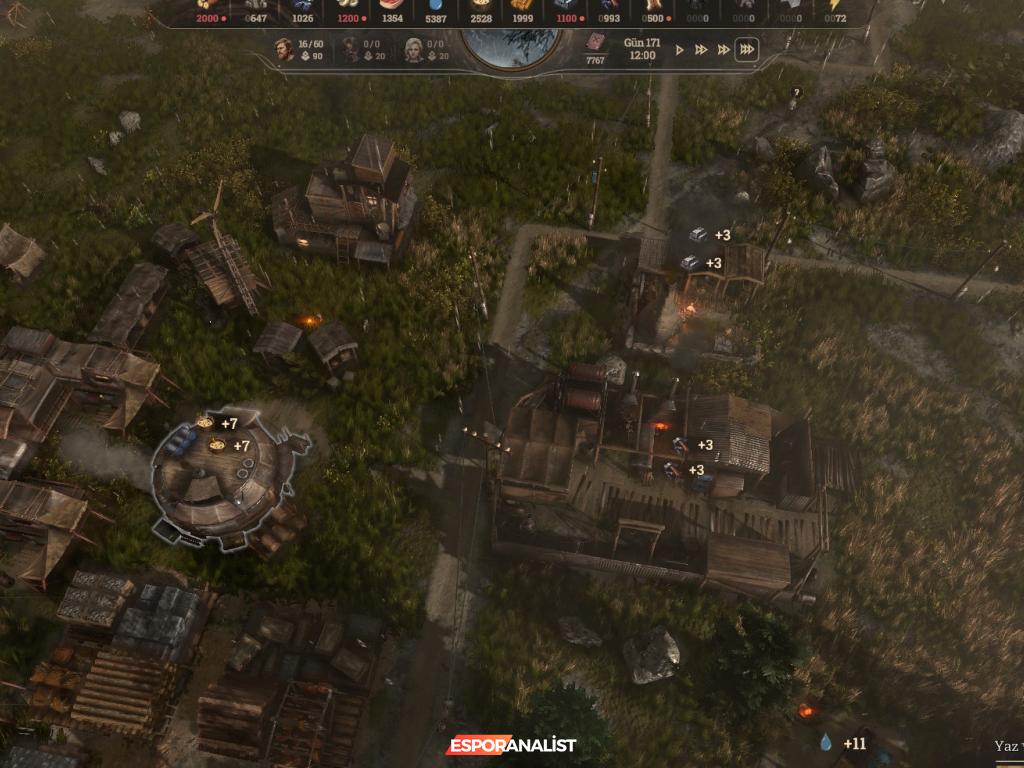Select the blonde woman settler portrait
The width and height of the screenshot is (1024, 768).
413,50
